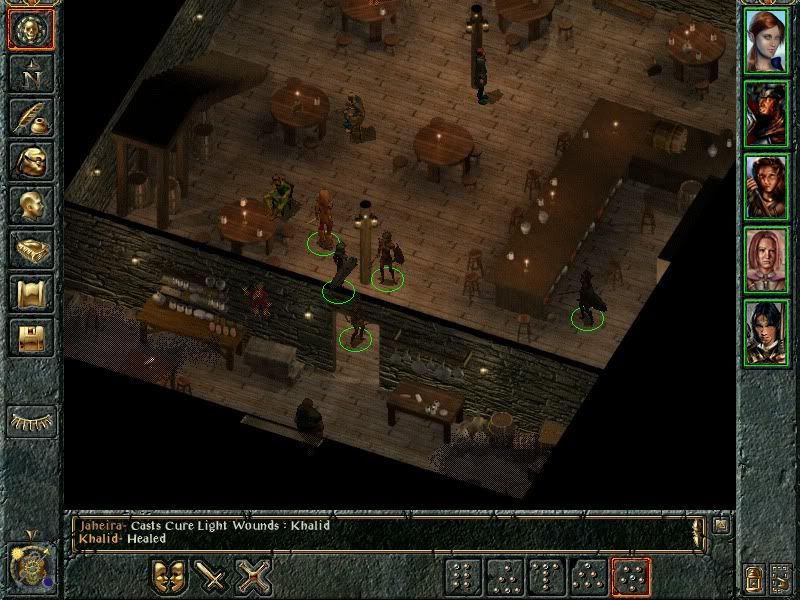
Task: Expand the dialogue log window
Action: 722,523
